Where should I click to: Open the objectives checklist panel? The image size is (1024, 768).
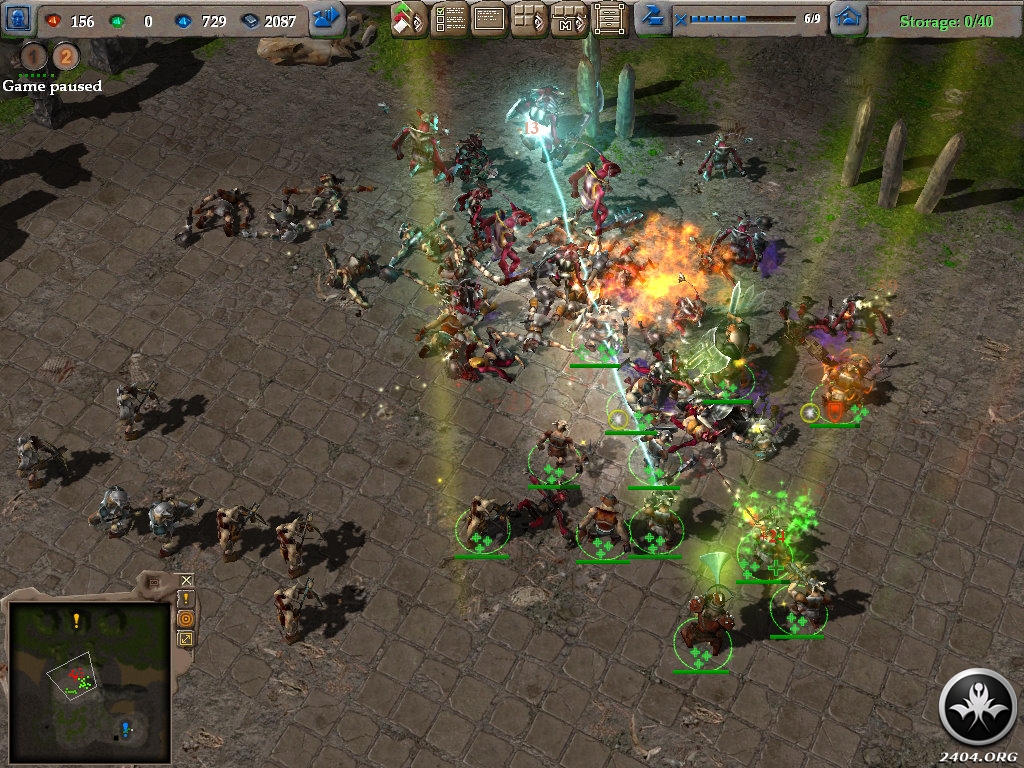pos(449,19)
